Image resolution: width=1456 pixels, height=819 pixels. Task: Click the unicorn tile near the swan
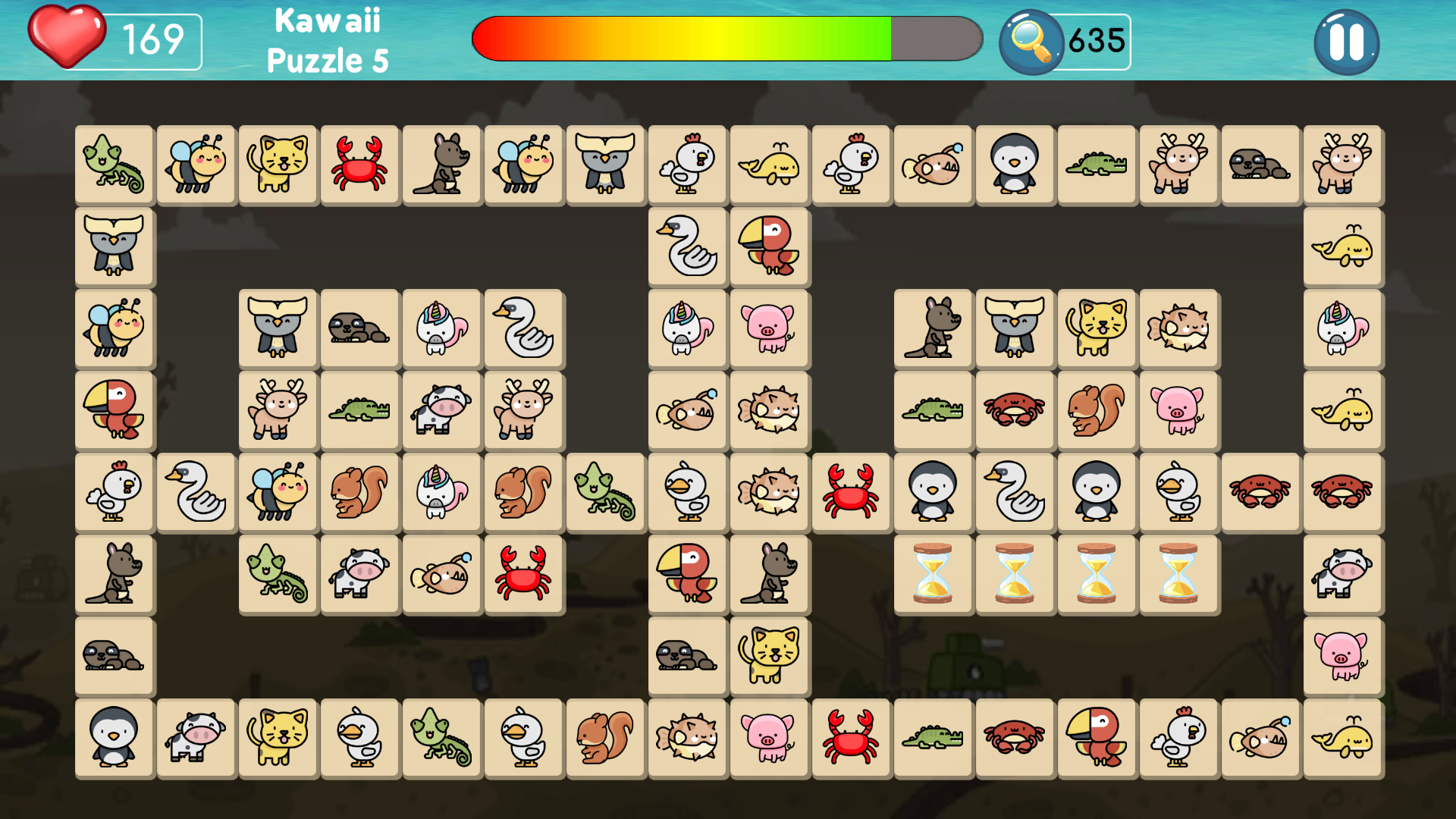442,328
